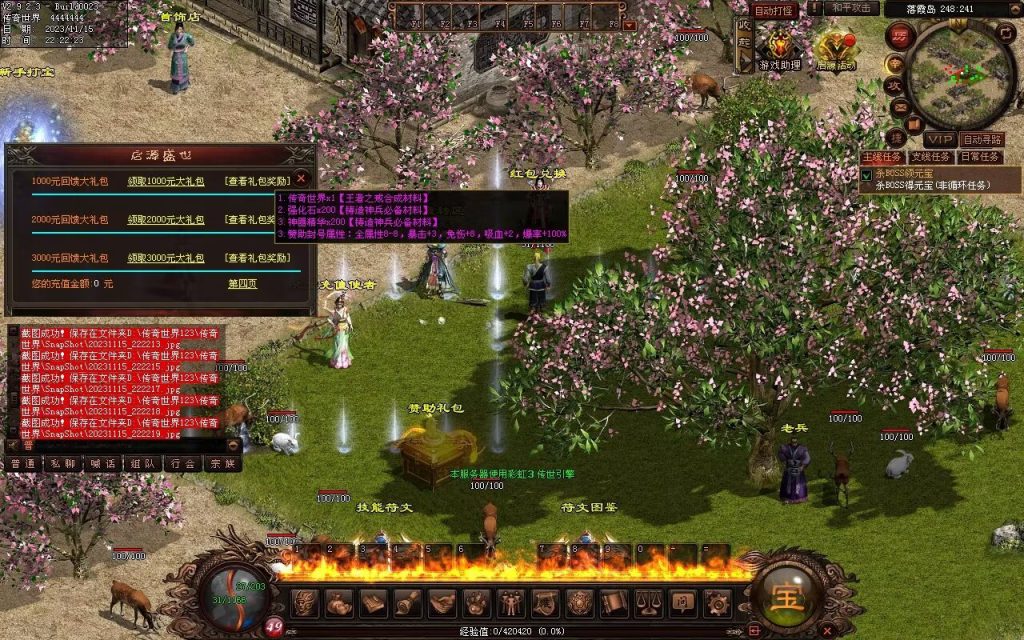
Task: Activate 自动寻路 auto-pathing
Action: tap(982, 139)
